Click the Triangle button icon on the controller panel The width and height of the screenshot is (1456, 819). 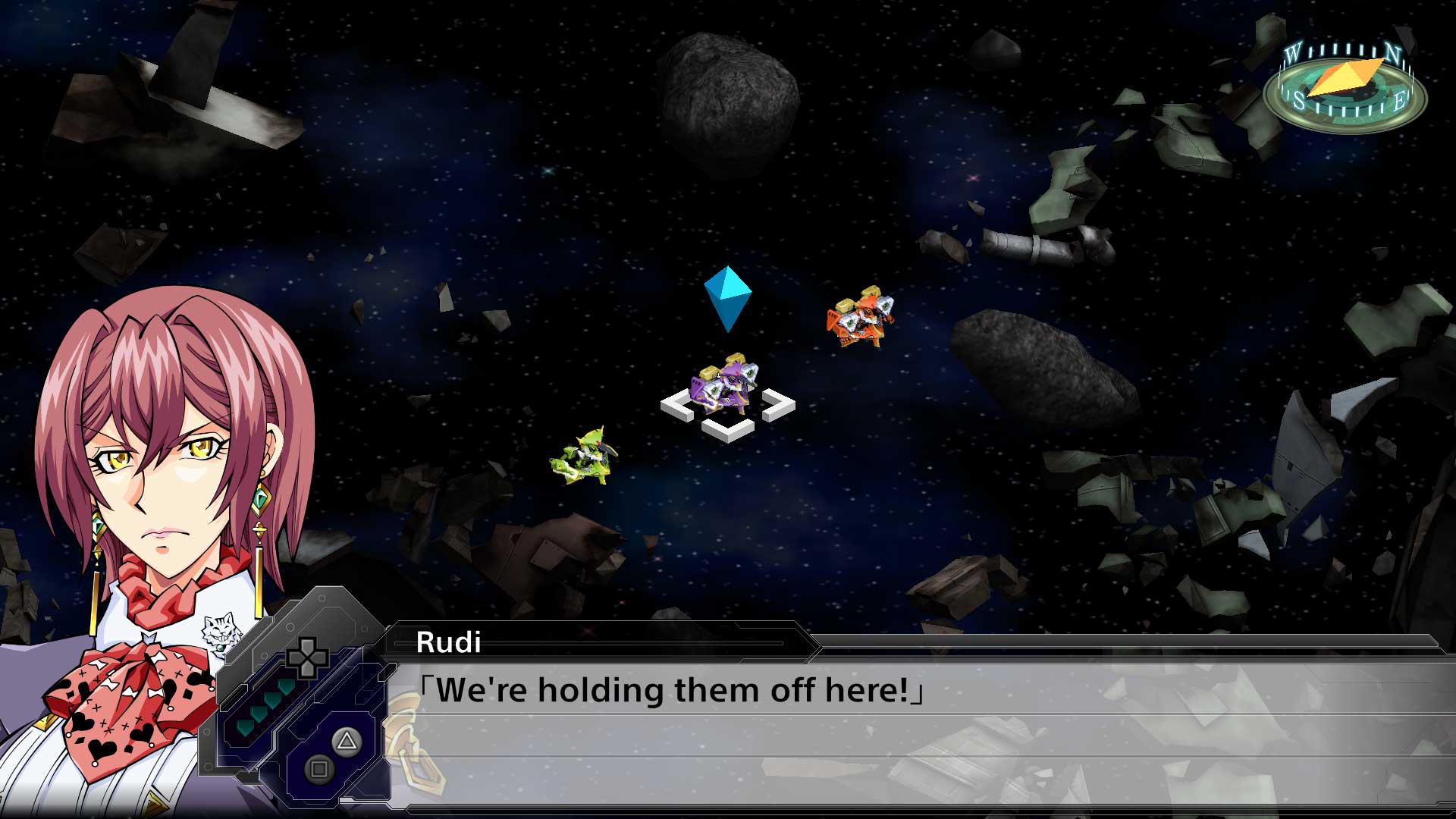pos(346,742)
